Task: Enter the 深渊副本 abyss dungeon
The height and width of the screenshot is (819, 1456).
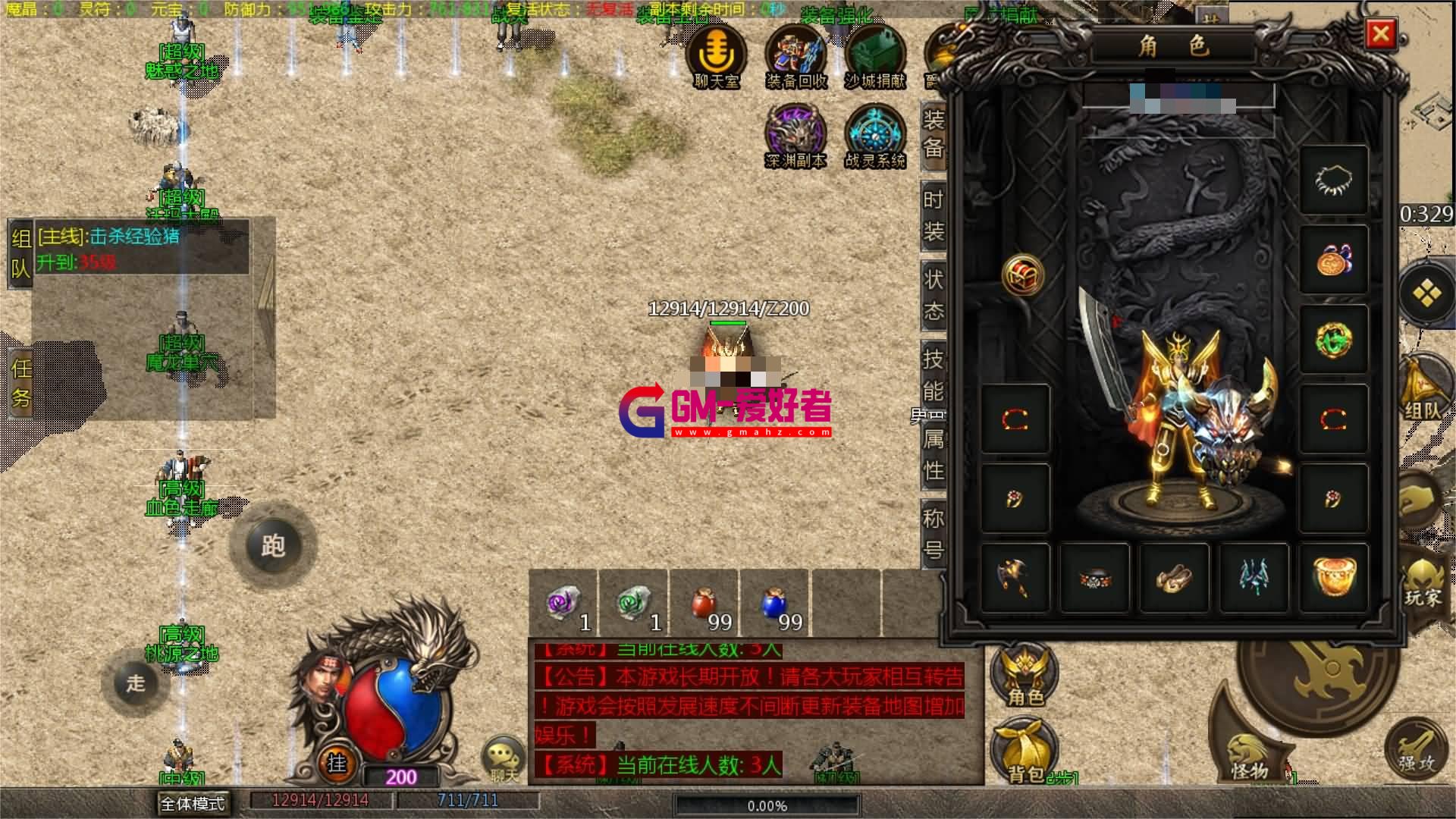Action: (x=795, y=136)
